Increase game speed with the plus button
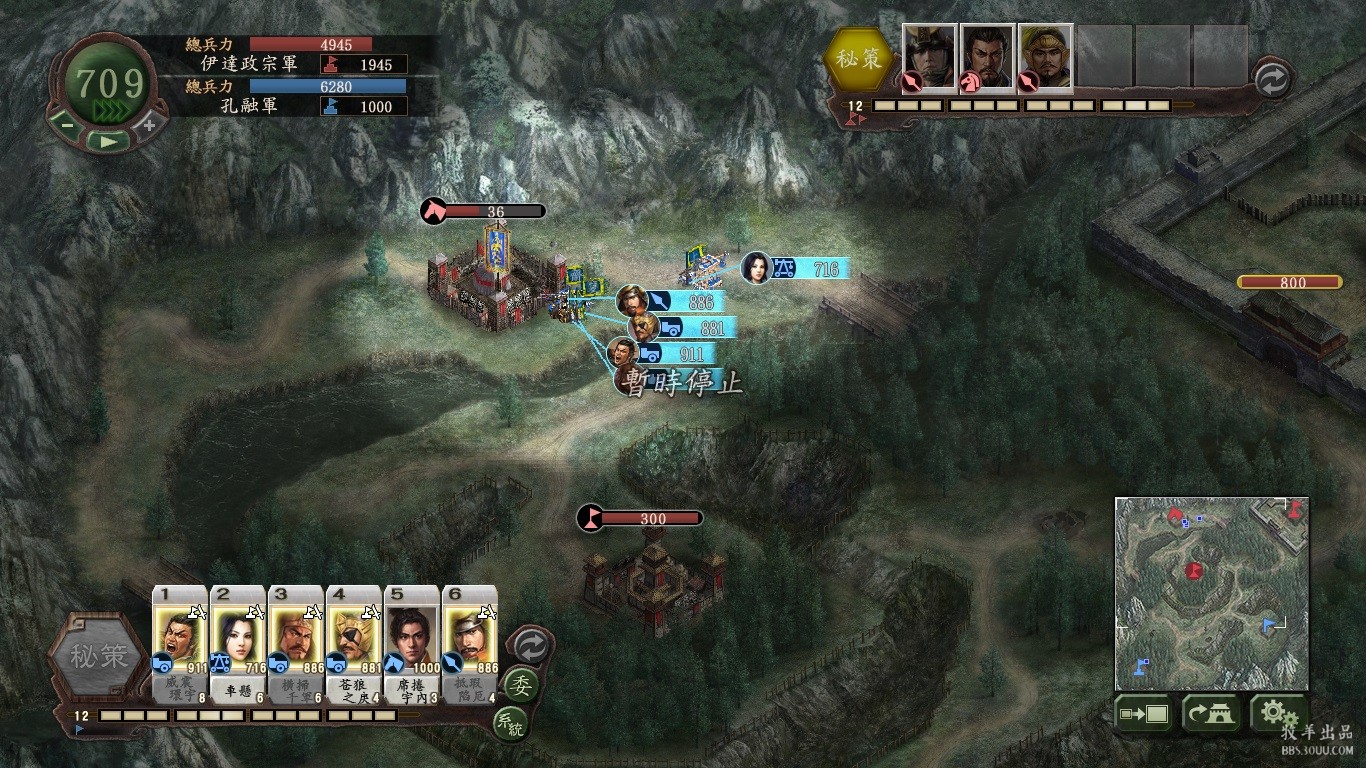This screenshot has height=768, width=1366. (x=149, y=125)
